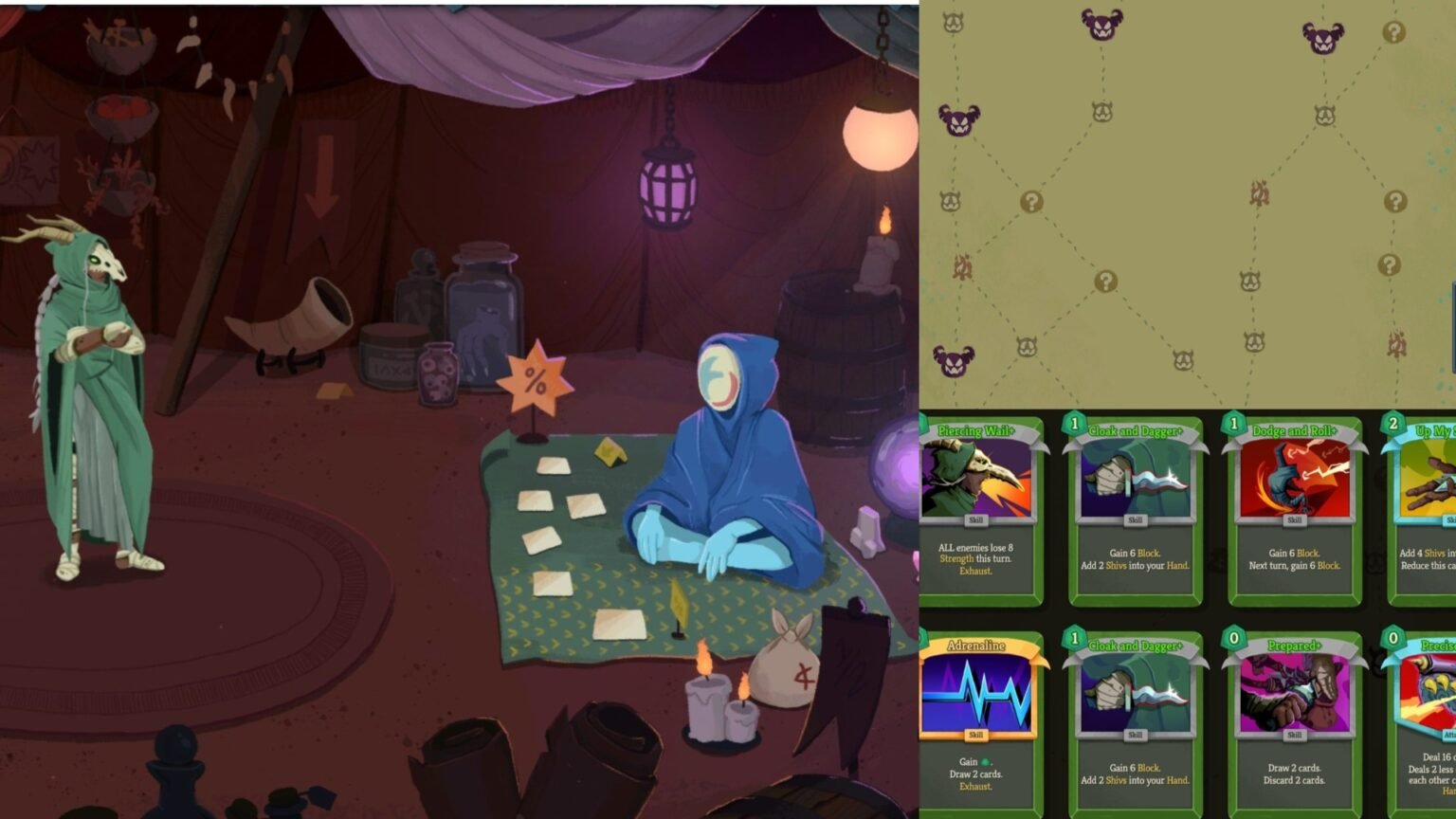This screenshot has height=819, width=1456.
Task: Click the Up My Sleeve card on the right
Action: pos(1431,512)
